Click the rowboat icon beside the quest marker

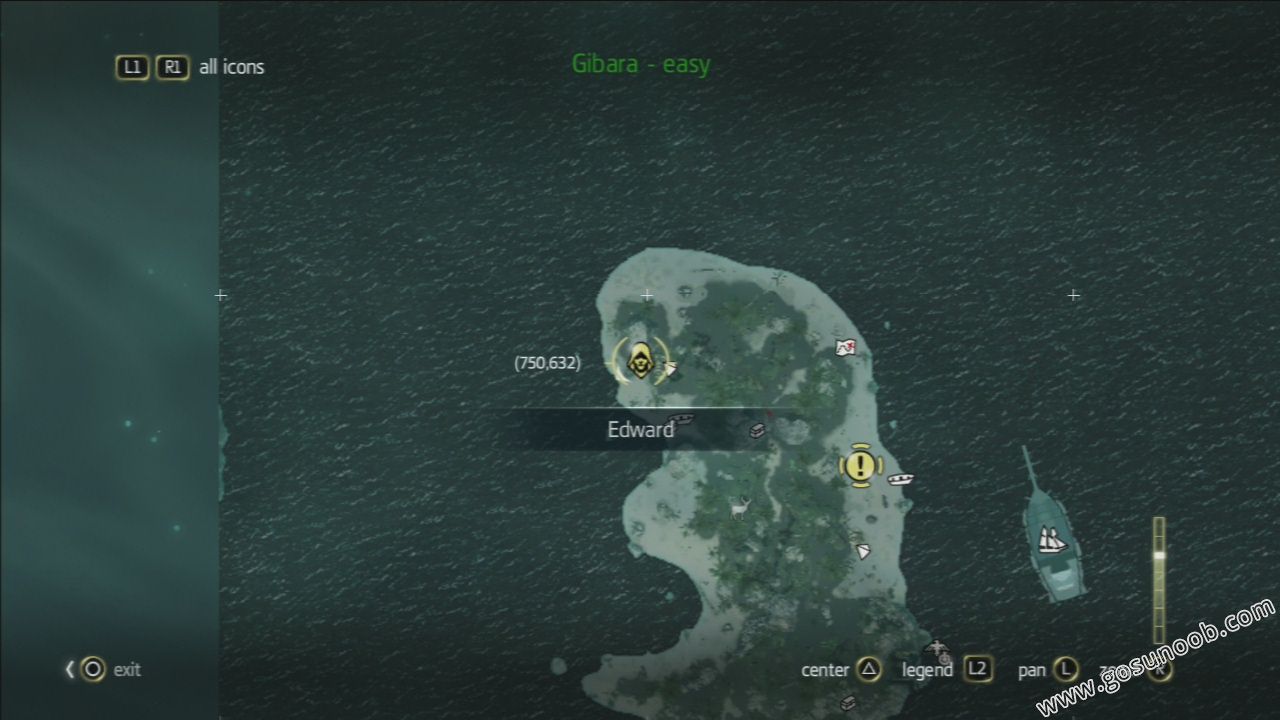coord(900,479)
